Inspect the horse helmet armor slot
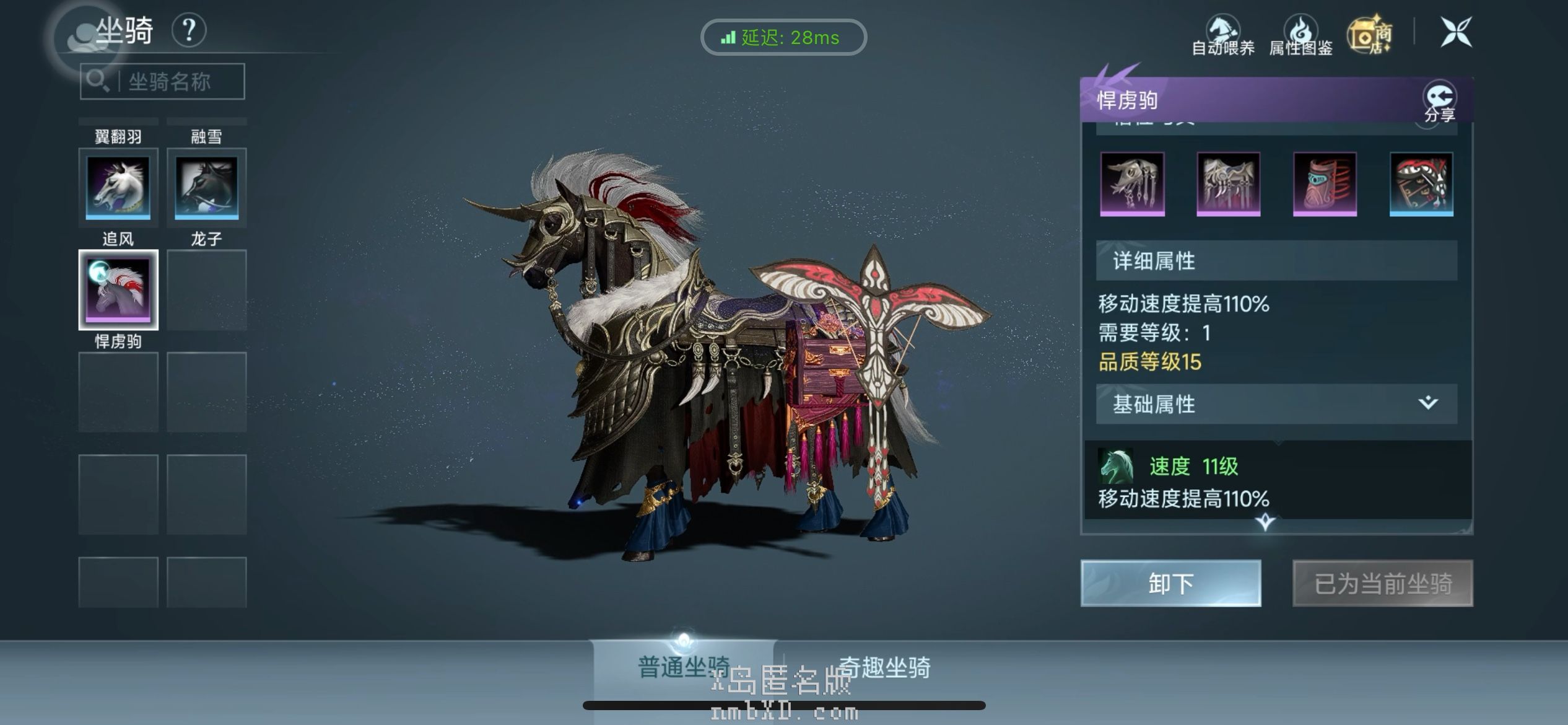 point(1132,184)
